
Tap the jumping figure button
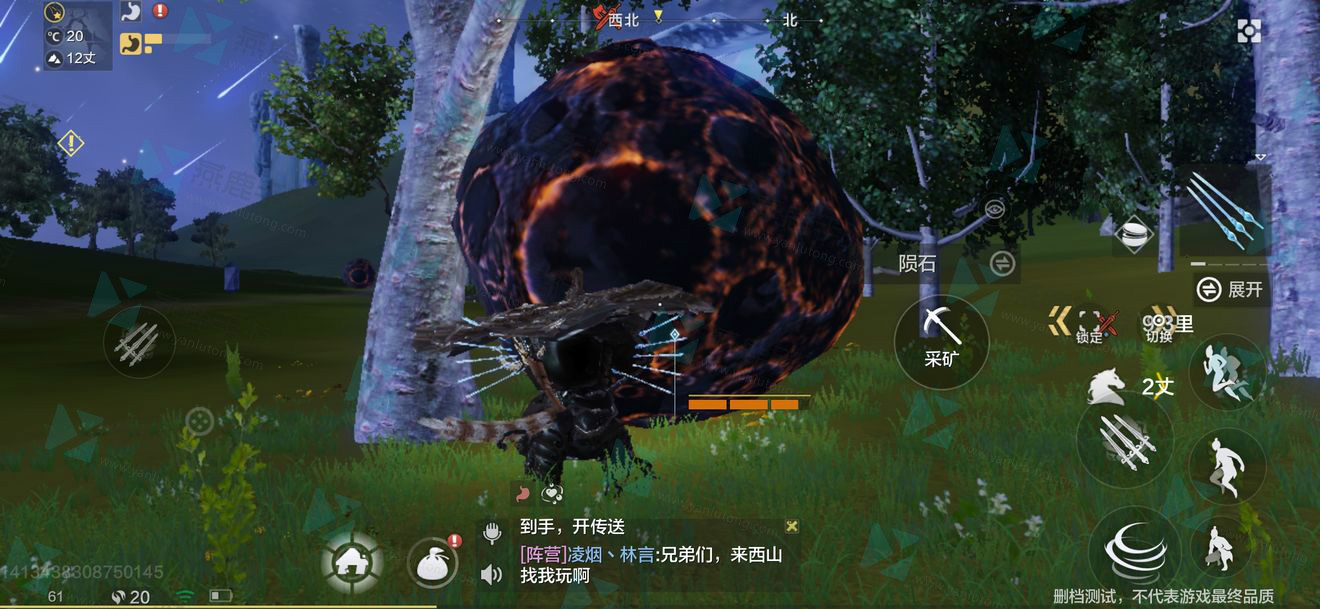pyautogui.click(x=1226, y=465)
